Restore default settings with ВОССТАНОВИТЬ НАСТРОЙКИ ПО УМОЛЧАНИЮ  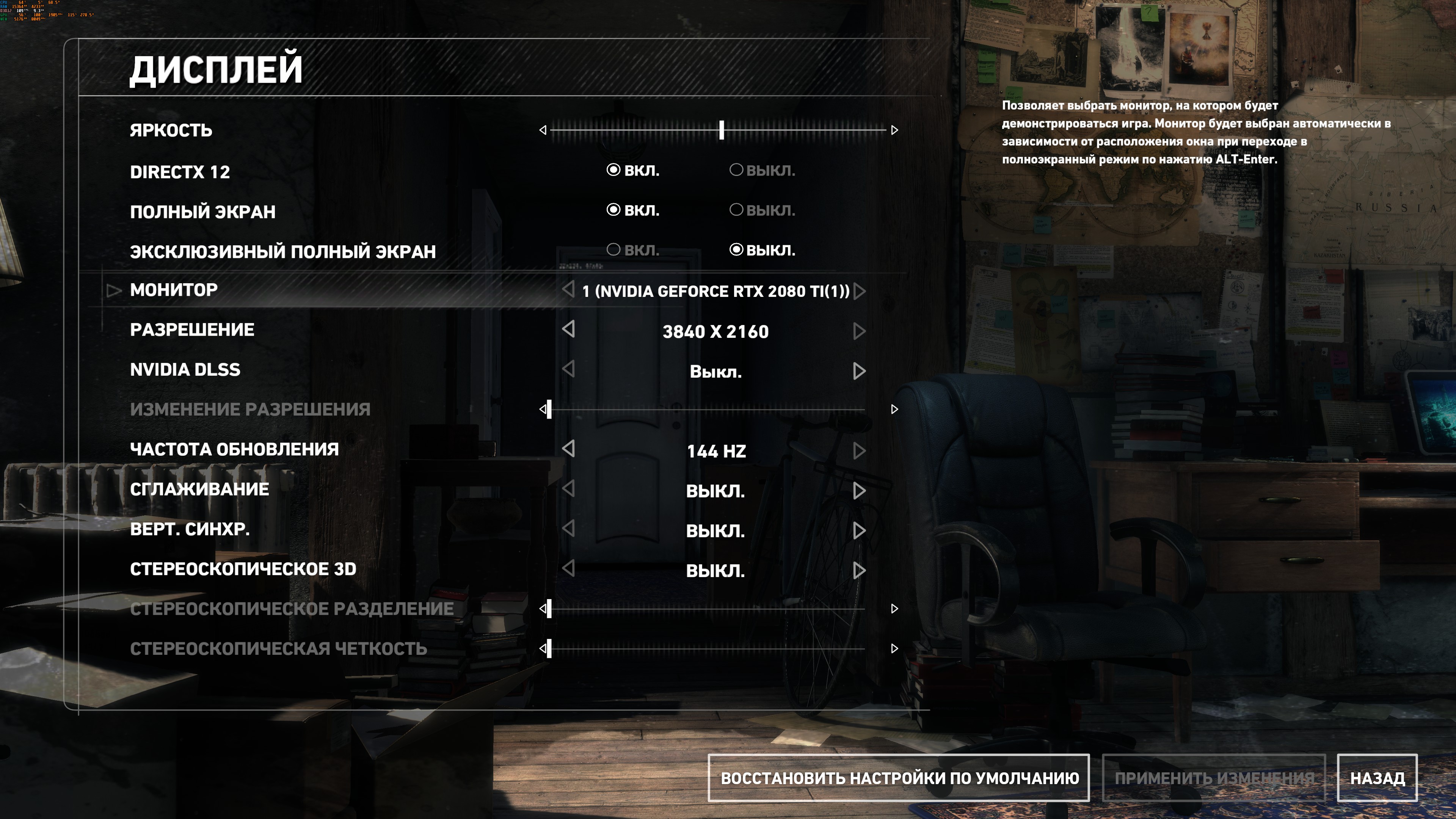coord(899,778)
